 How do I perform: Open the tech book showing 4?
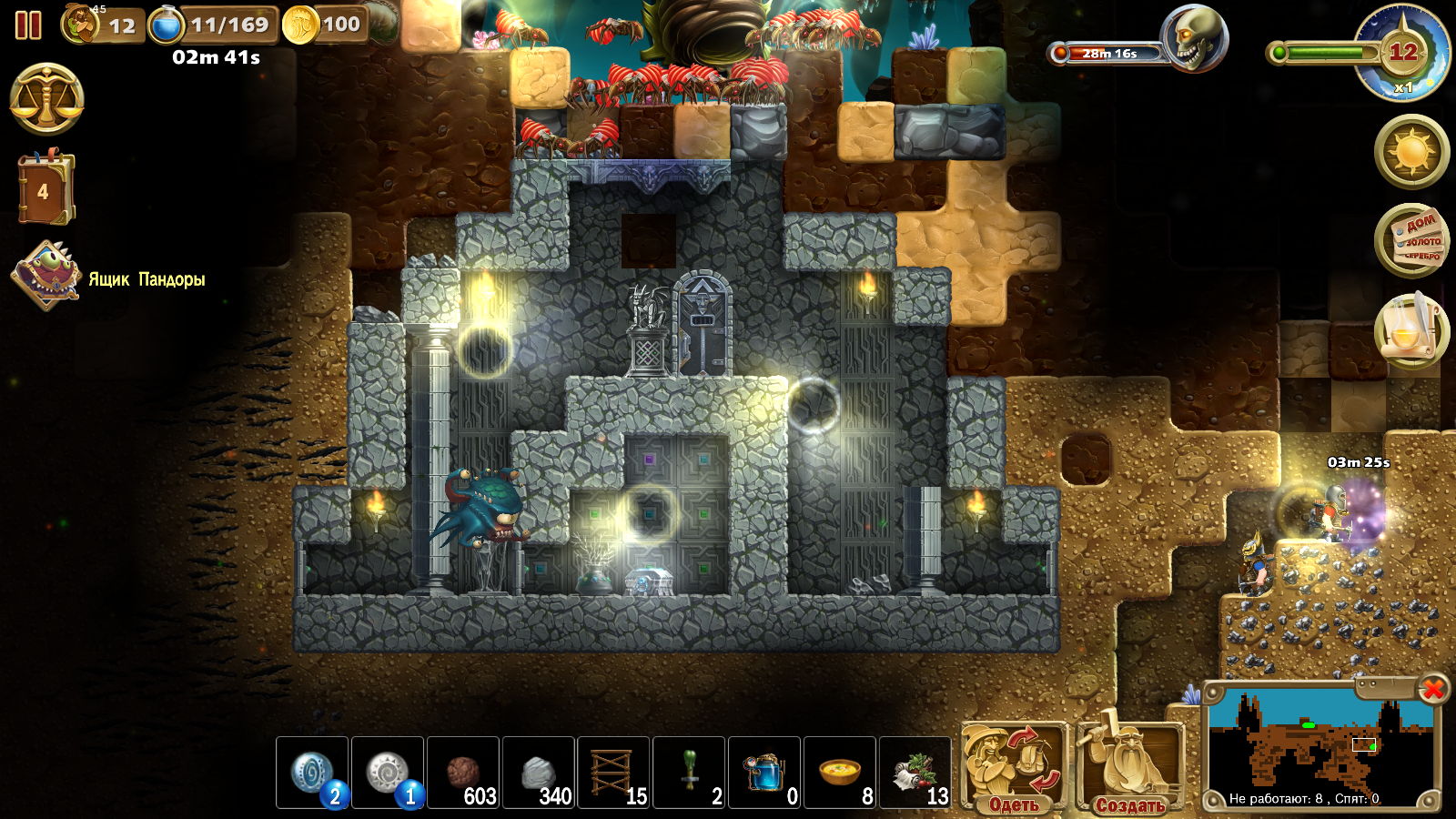(44, 189)
